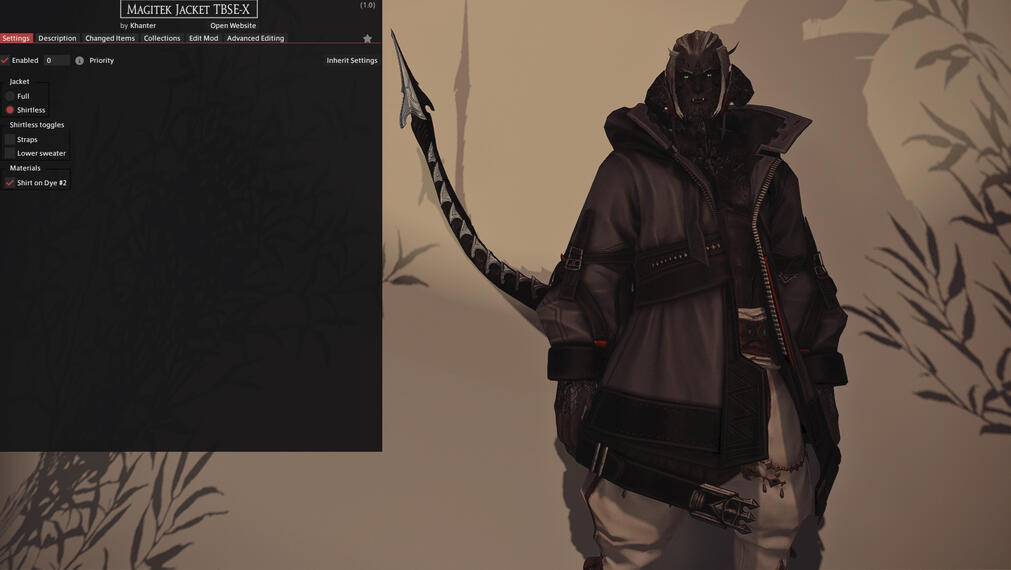Go to the Edit Mod tab

(x=203, y=38)
